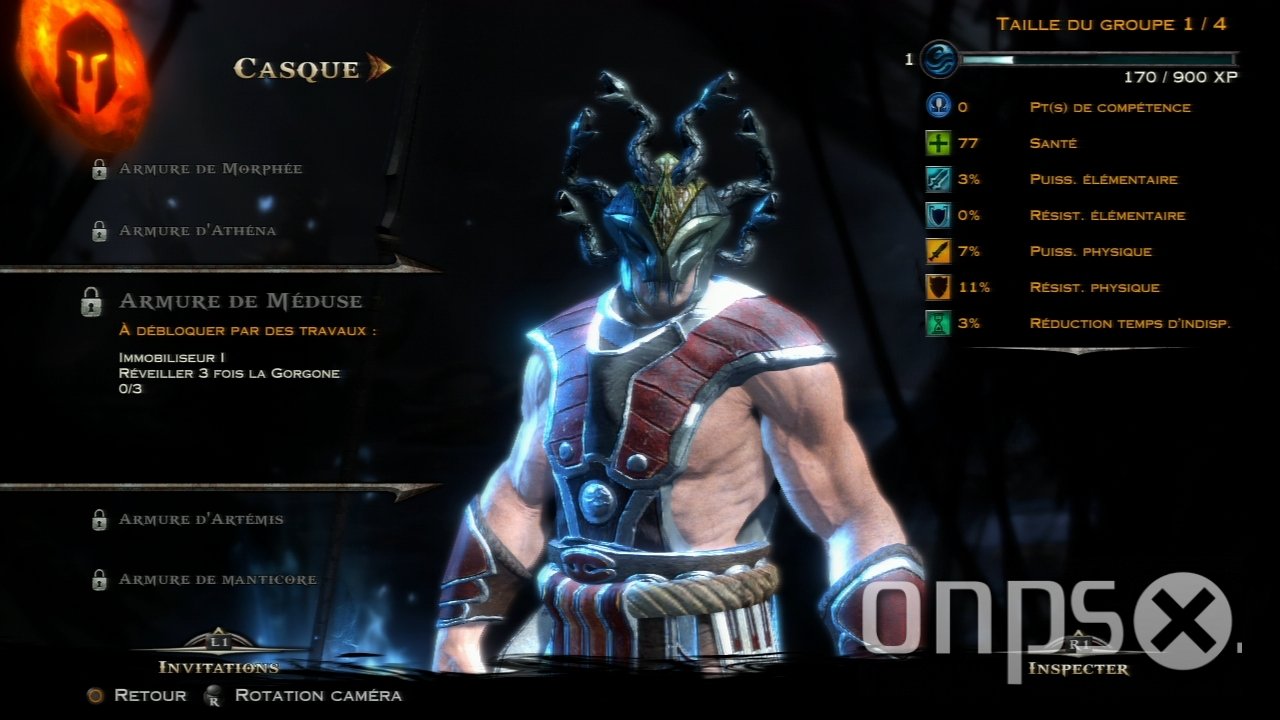1280x720 pixels.
Task: Toggle the lock on Armure d'Athéna
Action: [98, 229]
